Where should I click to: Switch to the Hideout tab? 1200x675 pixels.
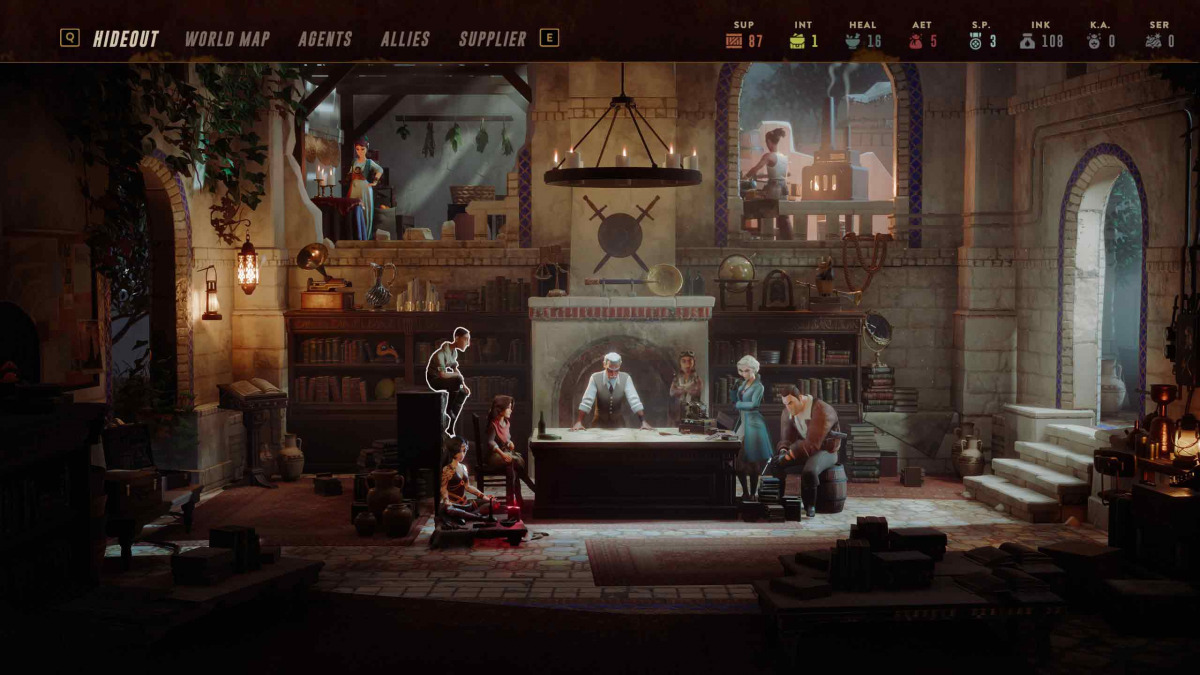click(x=126, y=39)
